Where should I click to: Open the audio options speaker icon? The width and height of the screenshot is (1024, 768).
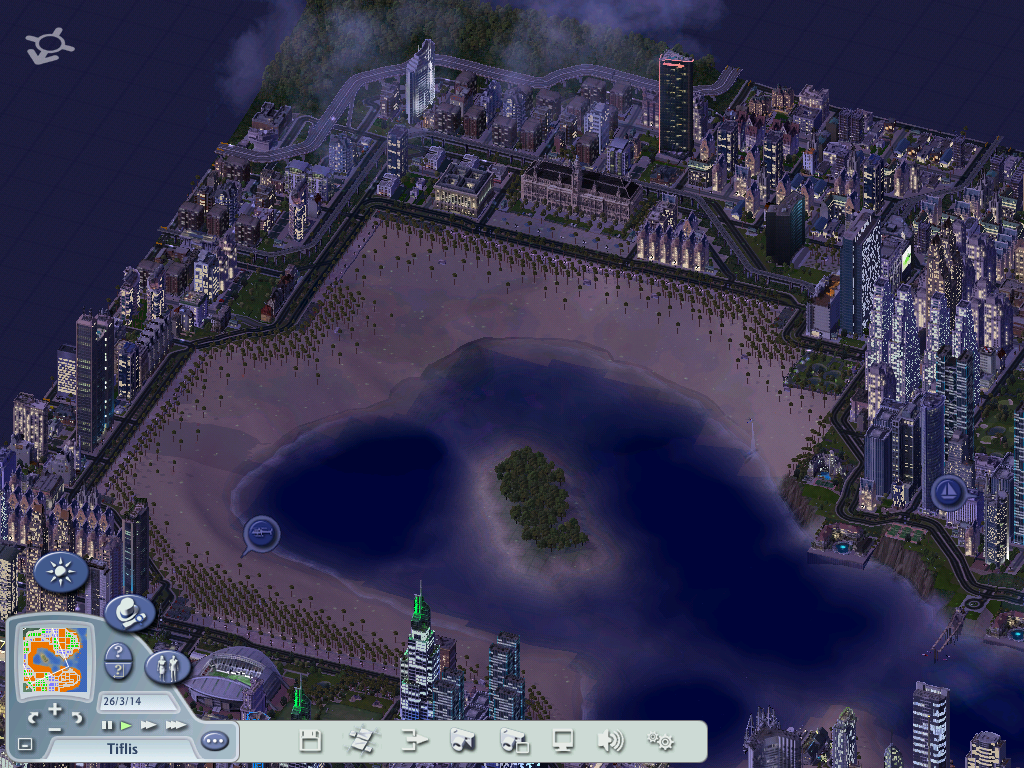[610, 741]
